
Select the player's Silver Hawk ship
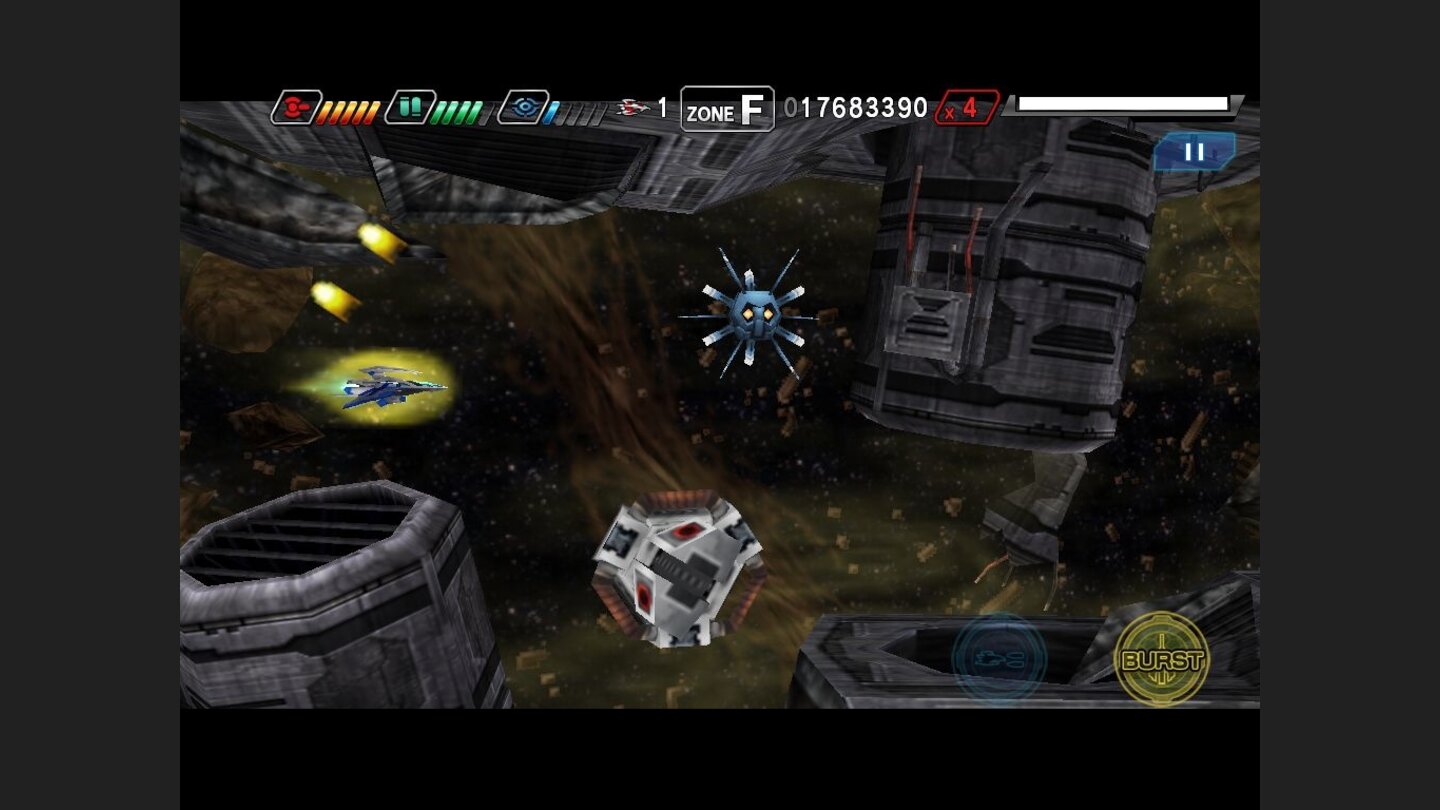(390, 387)
